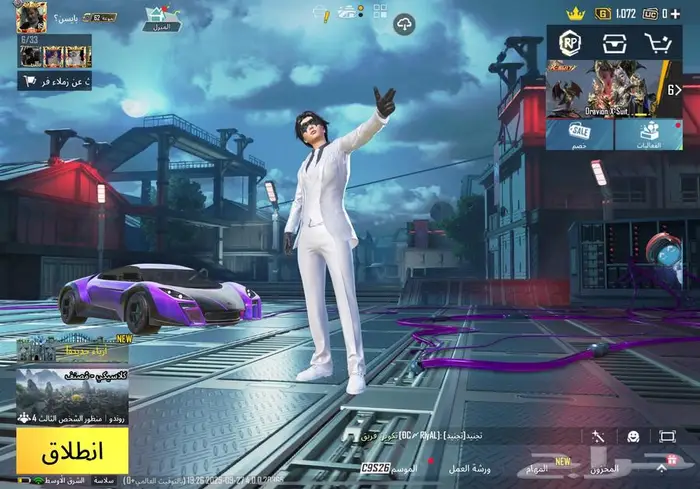
Task: Open the missions (المهام) tab
Action: [538, 468]
